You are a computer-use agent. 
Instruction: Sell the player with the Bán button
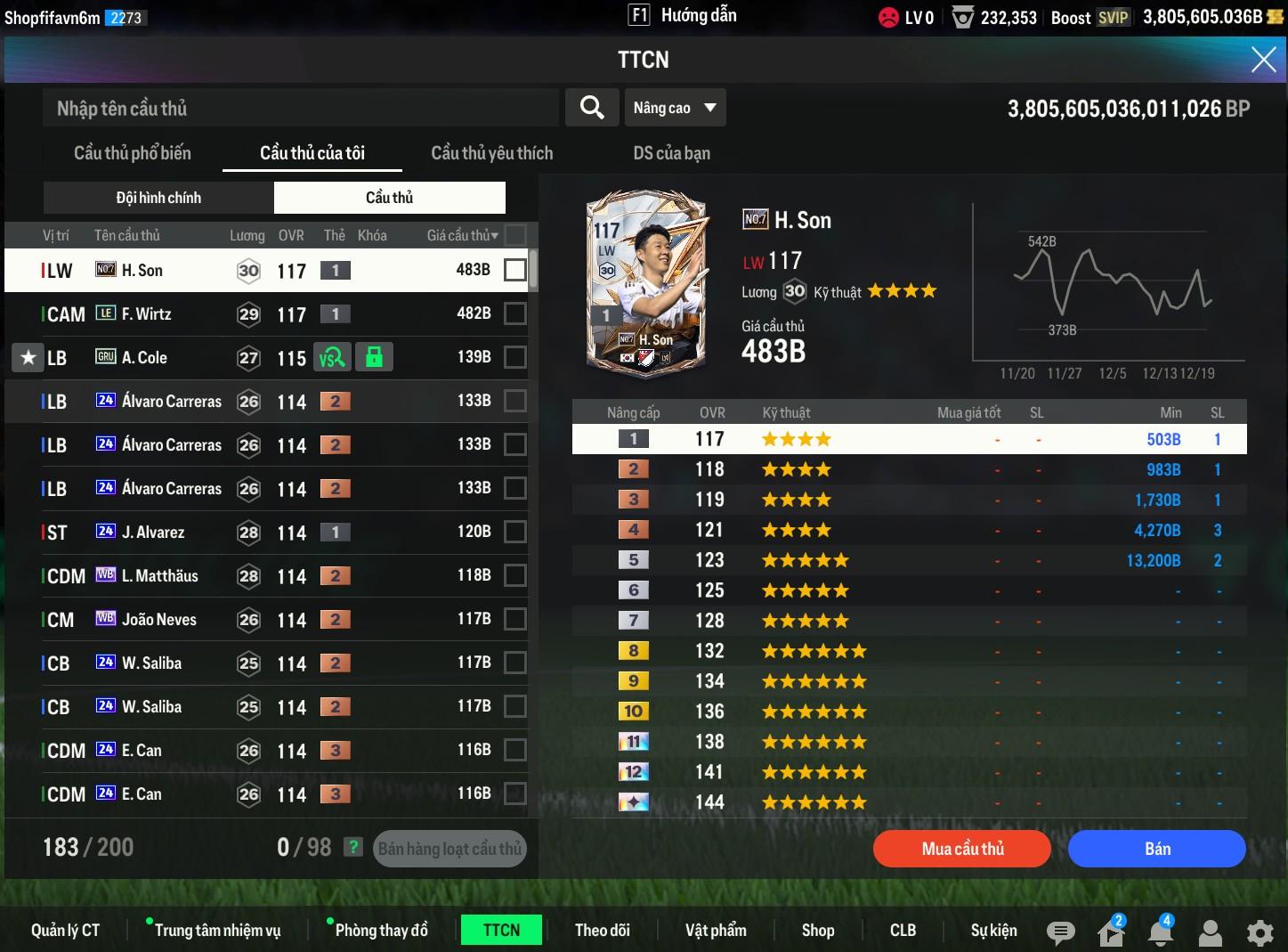(x=1156, y=849)
